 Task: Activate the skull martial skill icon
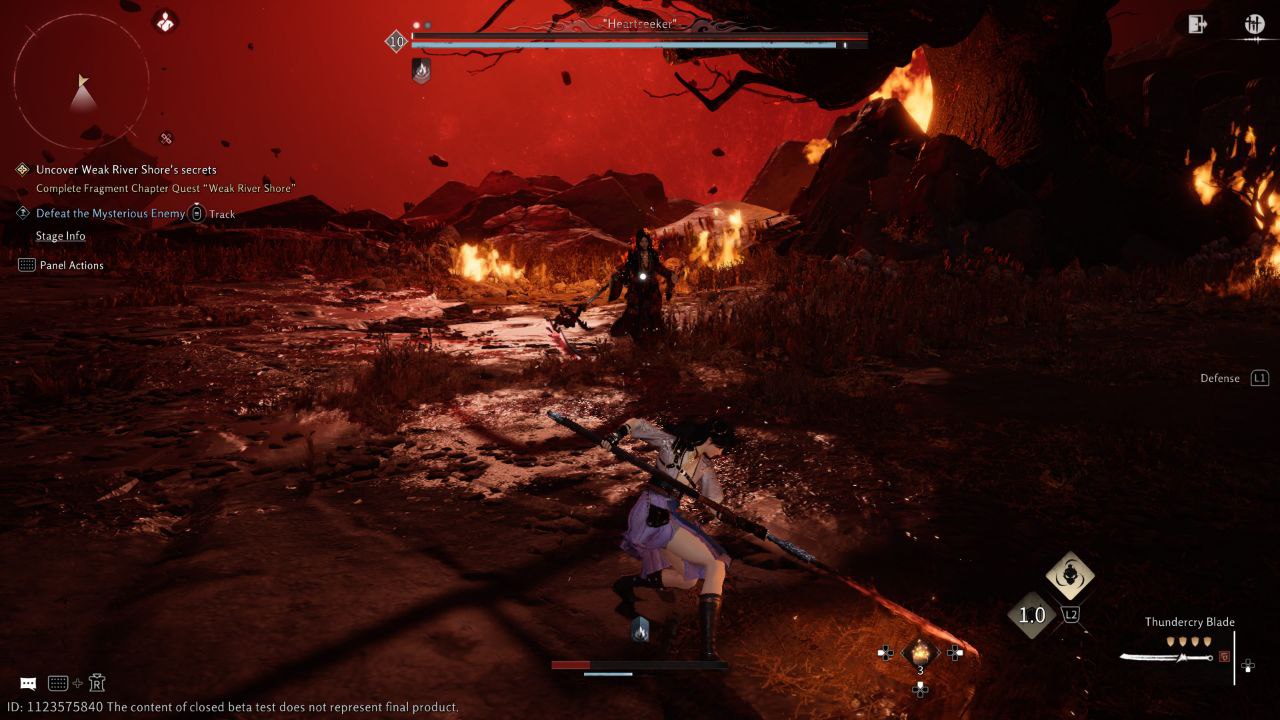tap(1070, 576)
